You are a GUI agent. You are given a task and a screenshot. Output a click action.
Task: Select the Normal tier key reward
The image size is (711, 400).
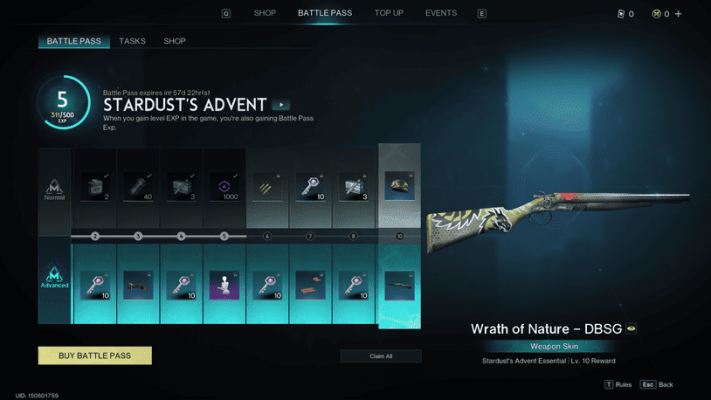[x=311, y=186]
